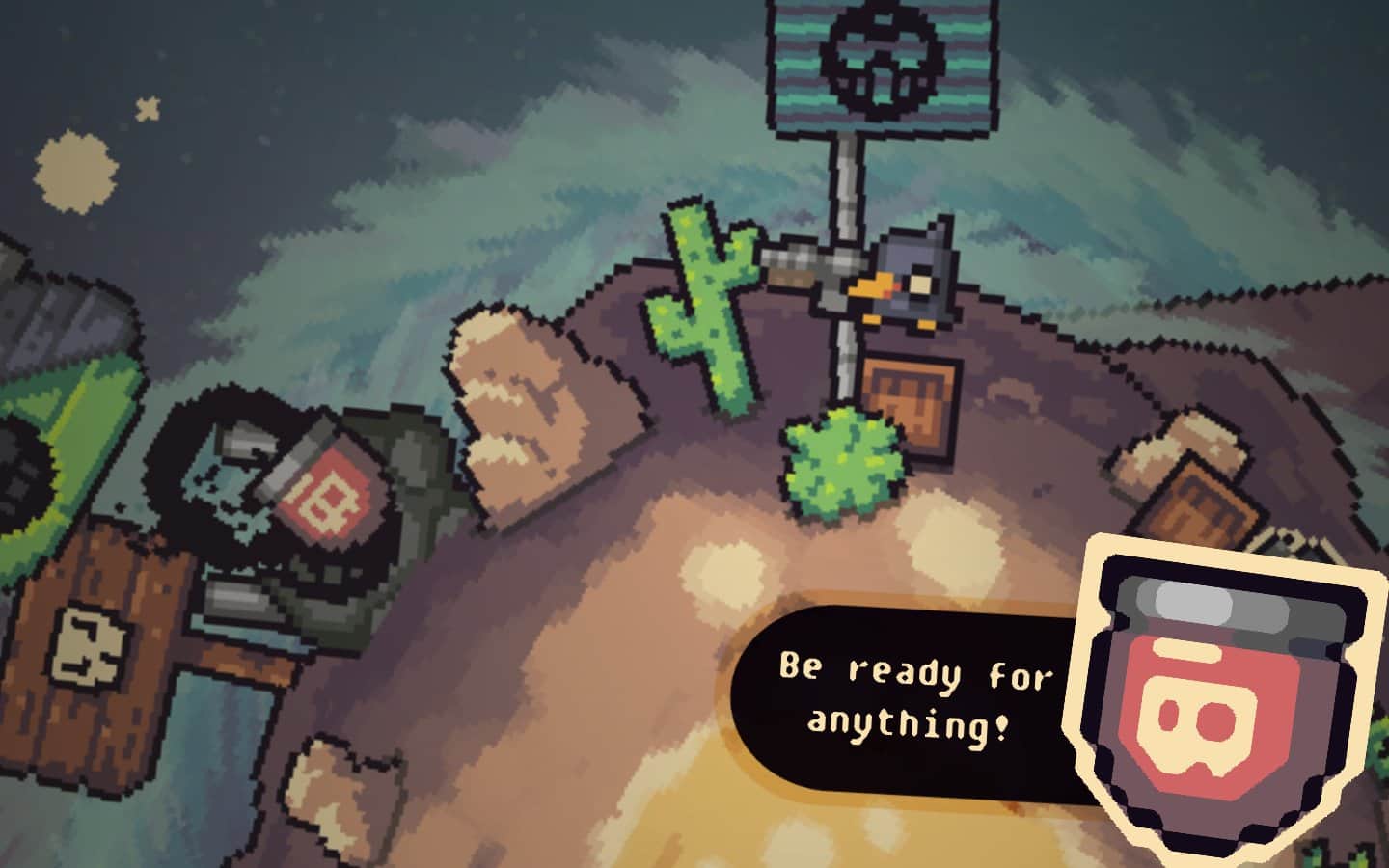Viewport: 1389px width, 868px height.
Task: Tap the bird's orange beak
Action: pos(873,286)
